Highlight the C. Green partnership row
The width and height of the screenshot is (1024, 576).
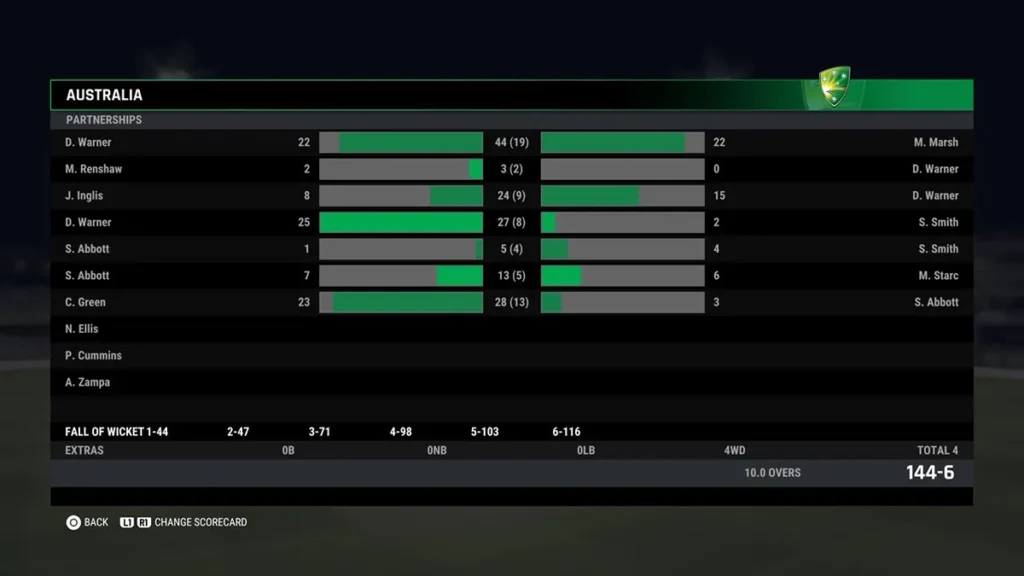[85, 302]
